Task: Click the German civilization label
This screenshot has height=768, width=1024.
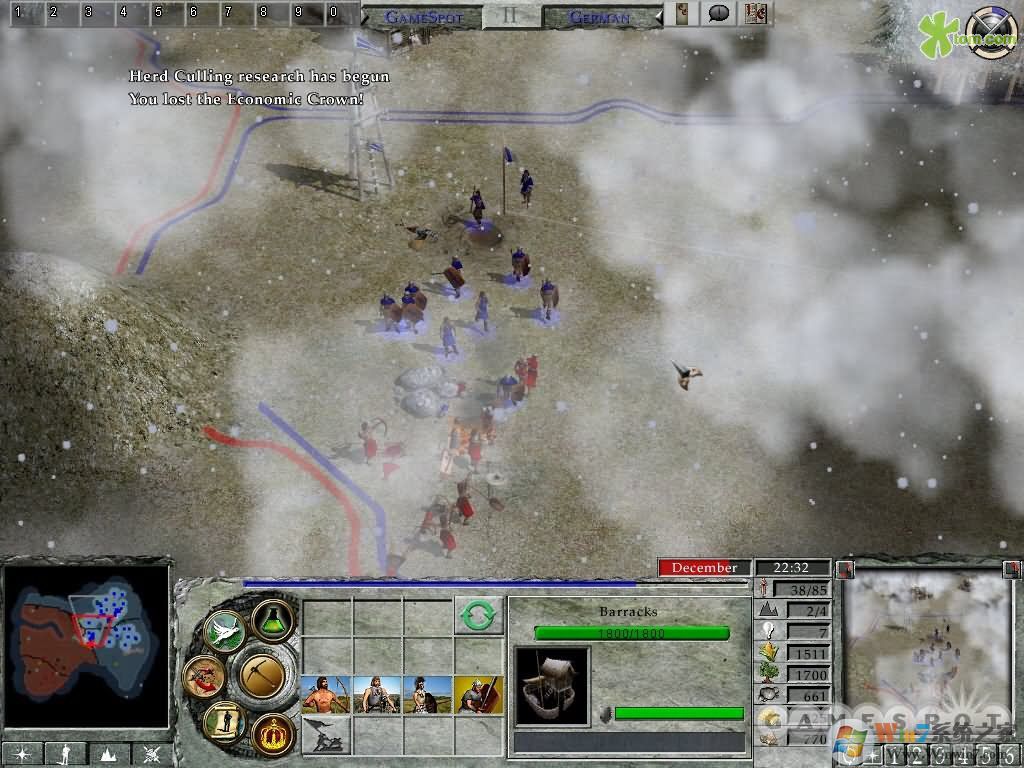Action: pos(599,17)
